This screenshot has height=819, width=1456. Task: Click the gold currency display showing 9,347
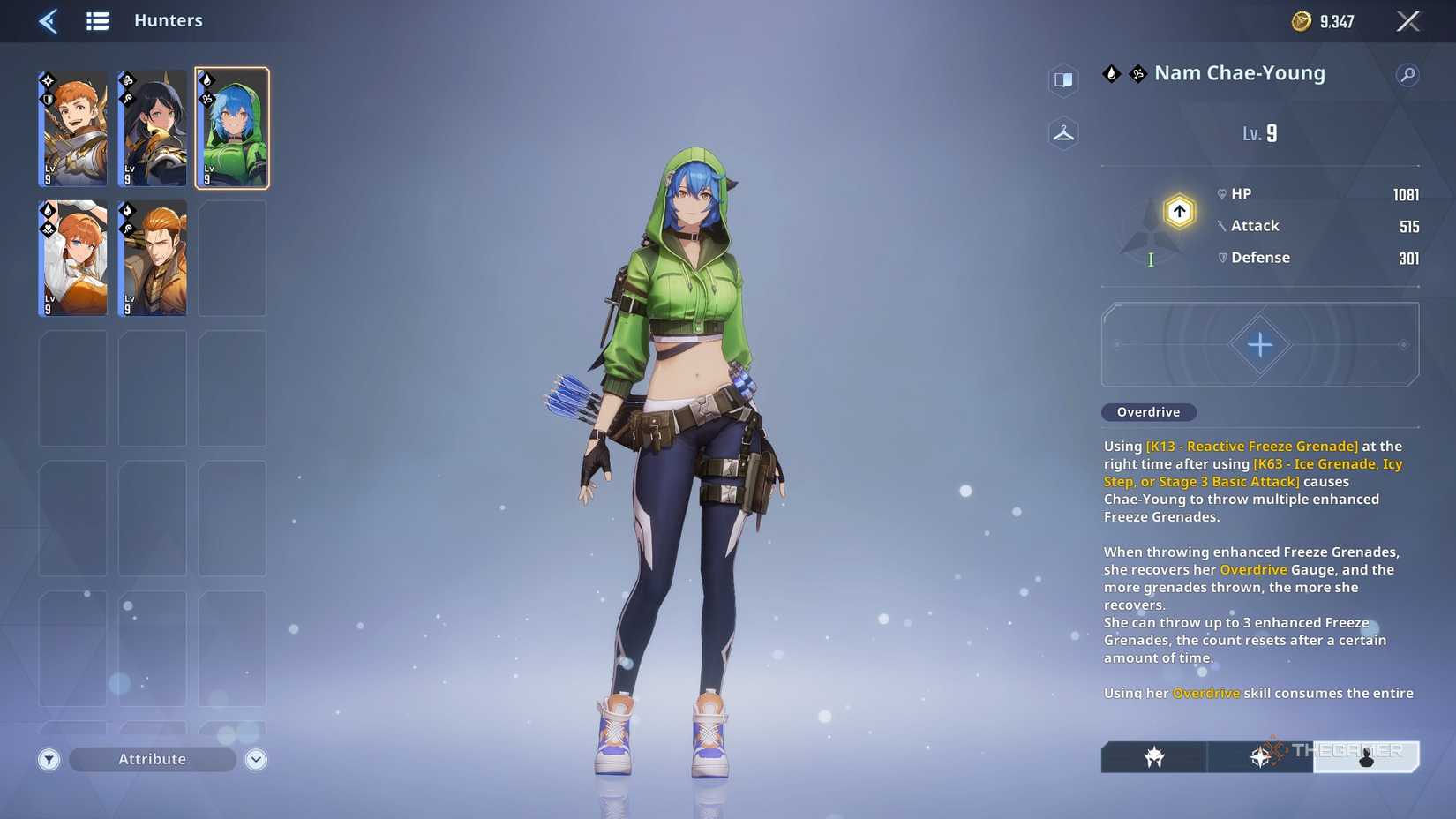(x=1322, y=21)
